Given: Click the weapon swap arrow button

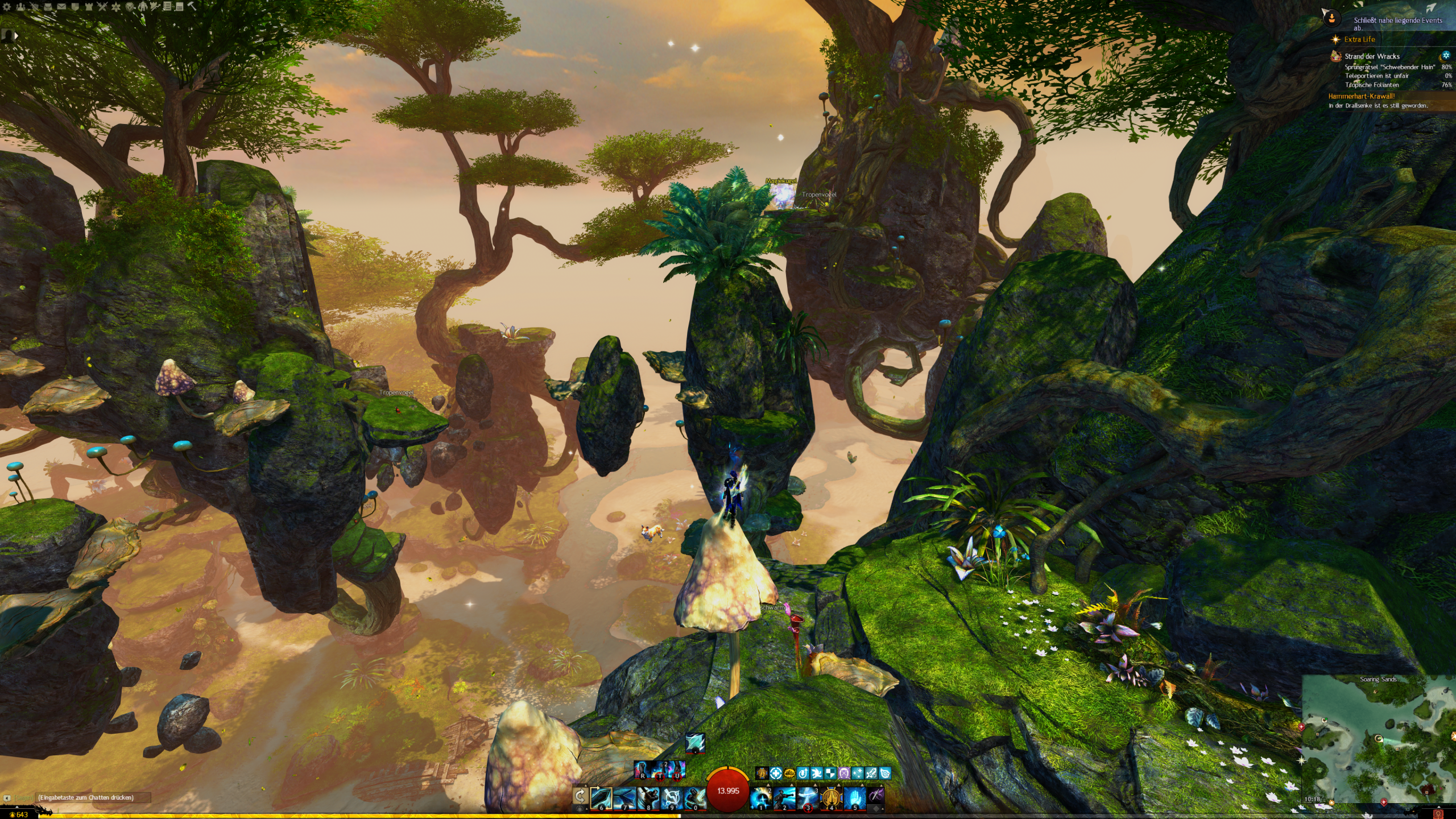Looking at the screenshot, I should click(x=580, y=795).
